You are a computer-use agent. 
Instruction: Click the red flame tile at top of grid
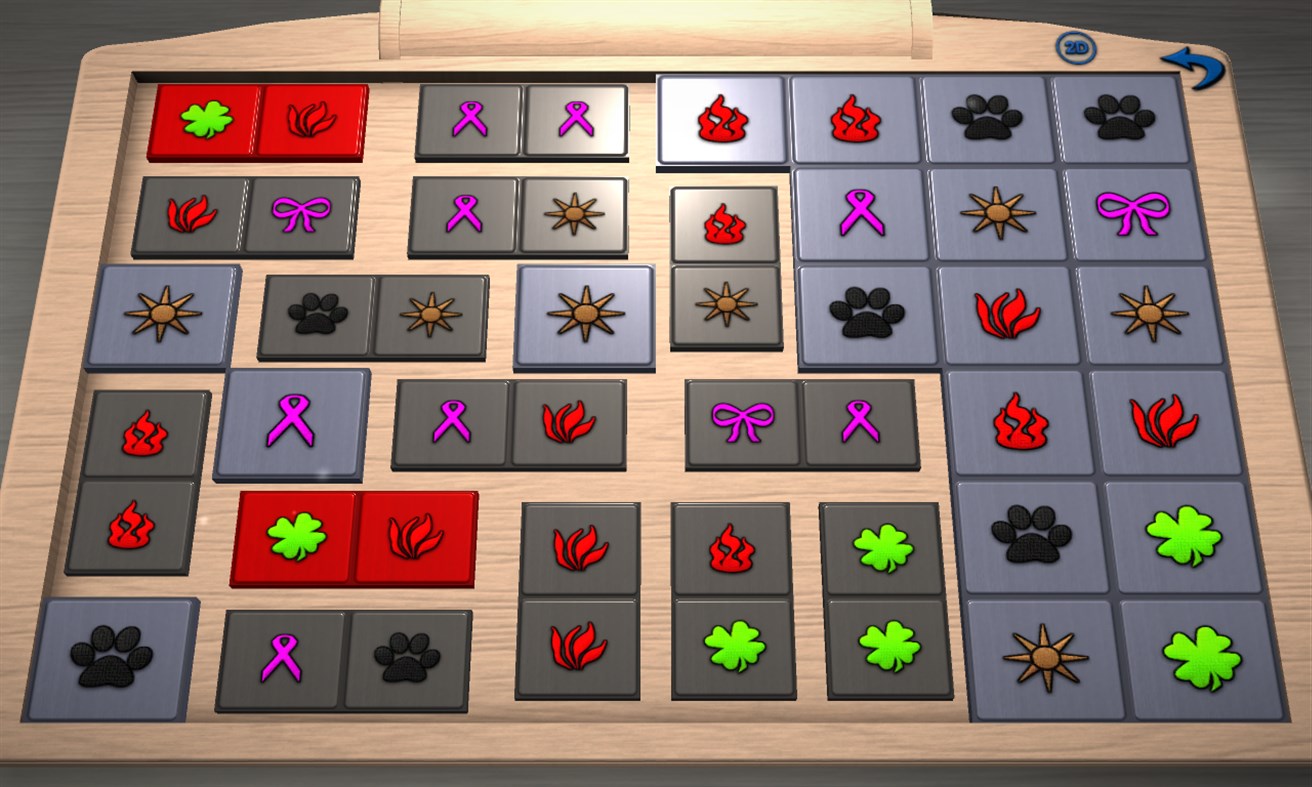(x=720, y=120)
